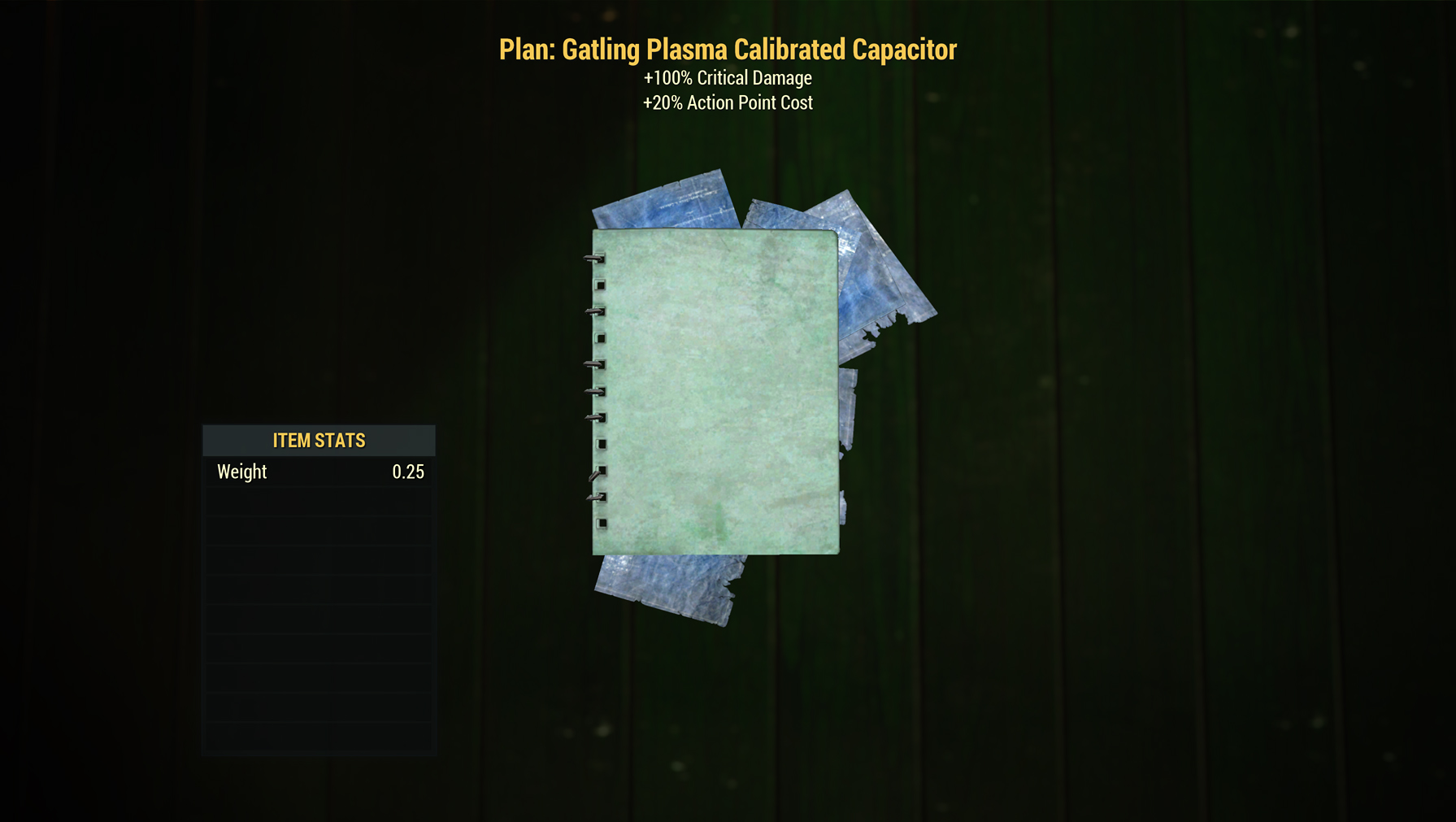The width and height of the screenshot is (1456, 822).
Task: Click the +20% Action Point Cost effect text
Action: (x=727, y=102)
